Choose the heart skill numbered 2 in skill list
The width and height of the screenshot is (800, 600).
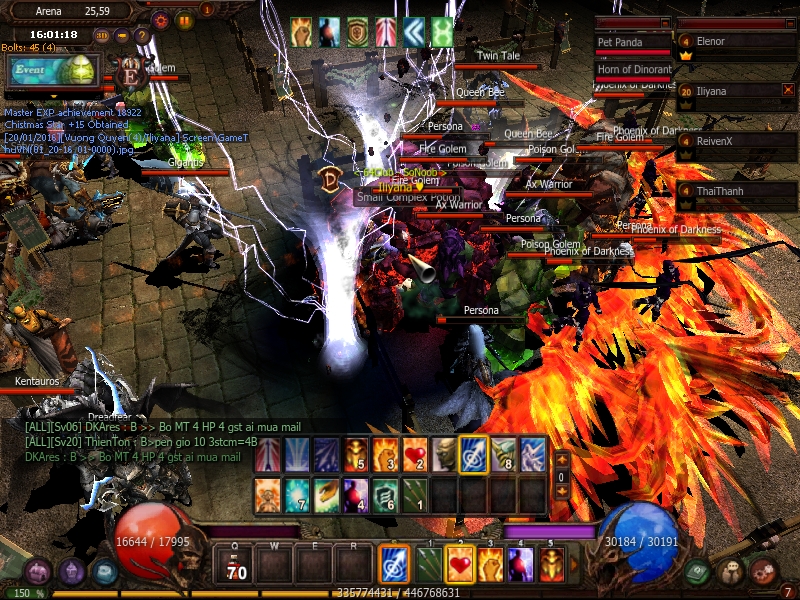click(x=414, y=454)
